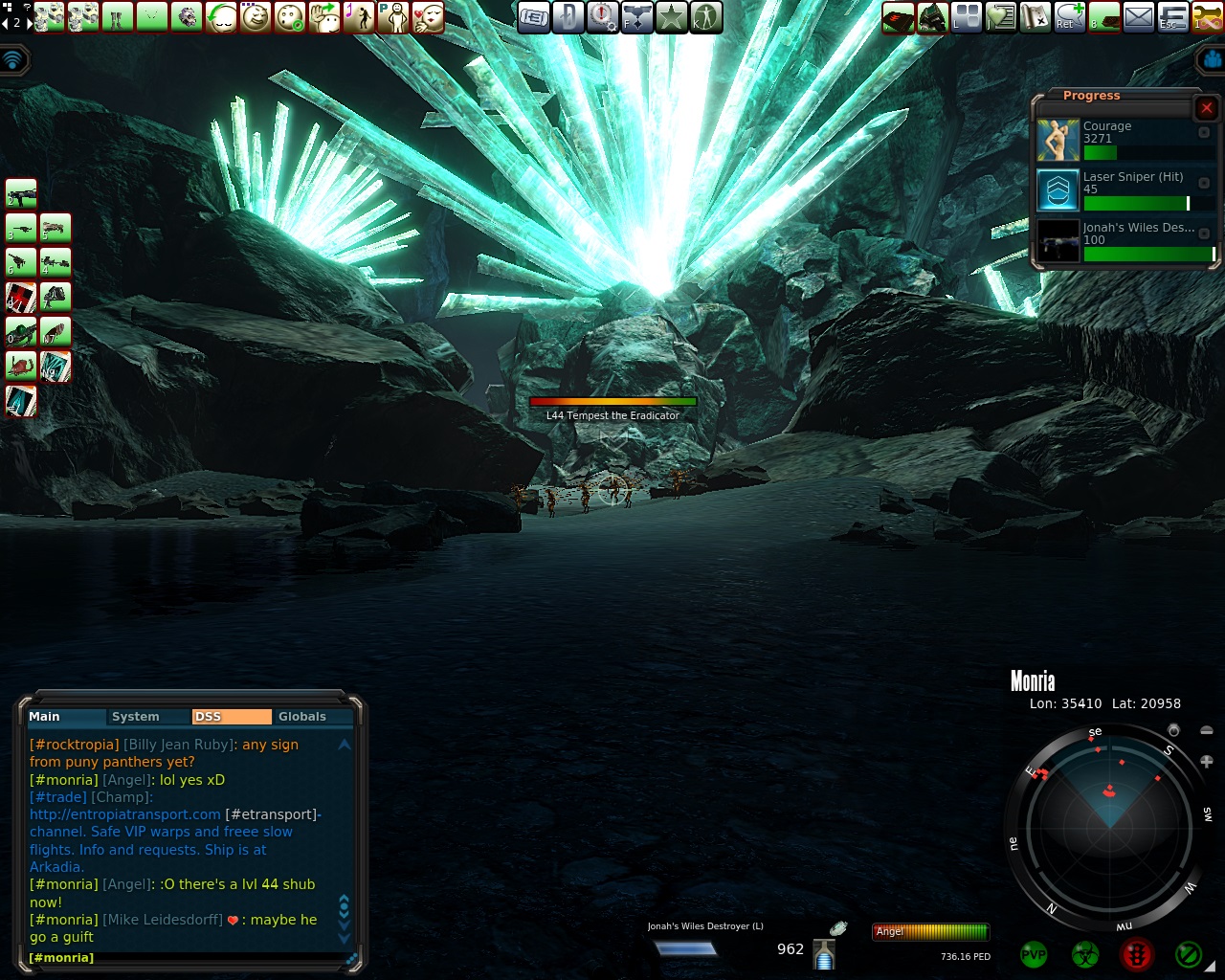
Task: Click the green PVP indicator button
Action: pos(1034,955)
